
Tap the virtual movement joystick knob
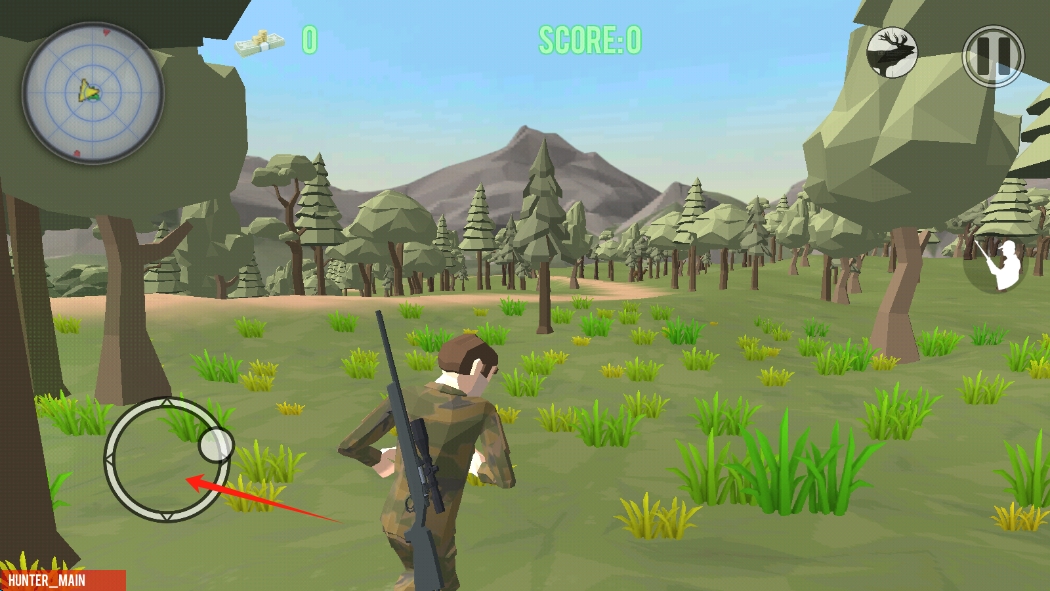215,443
